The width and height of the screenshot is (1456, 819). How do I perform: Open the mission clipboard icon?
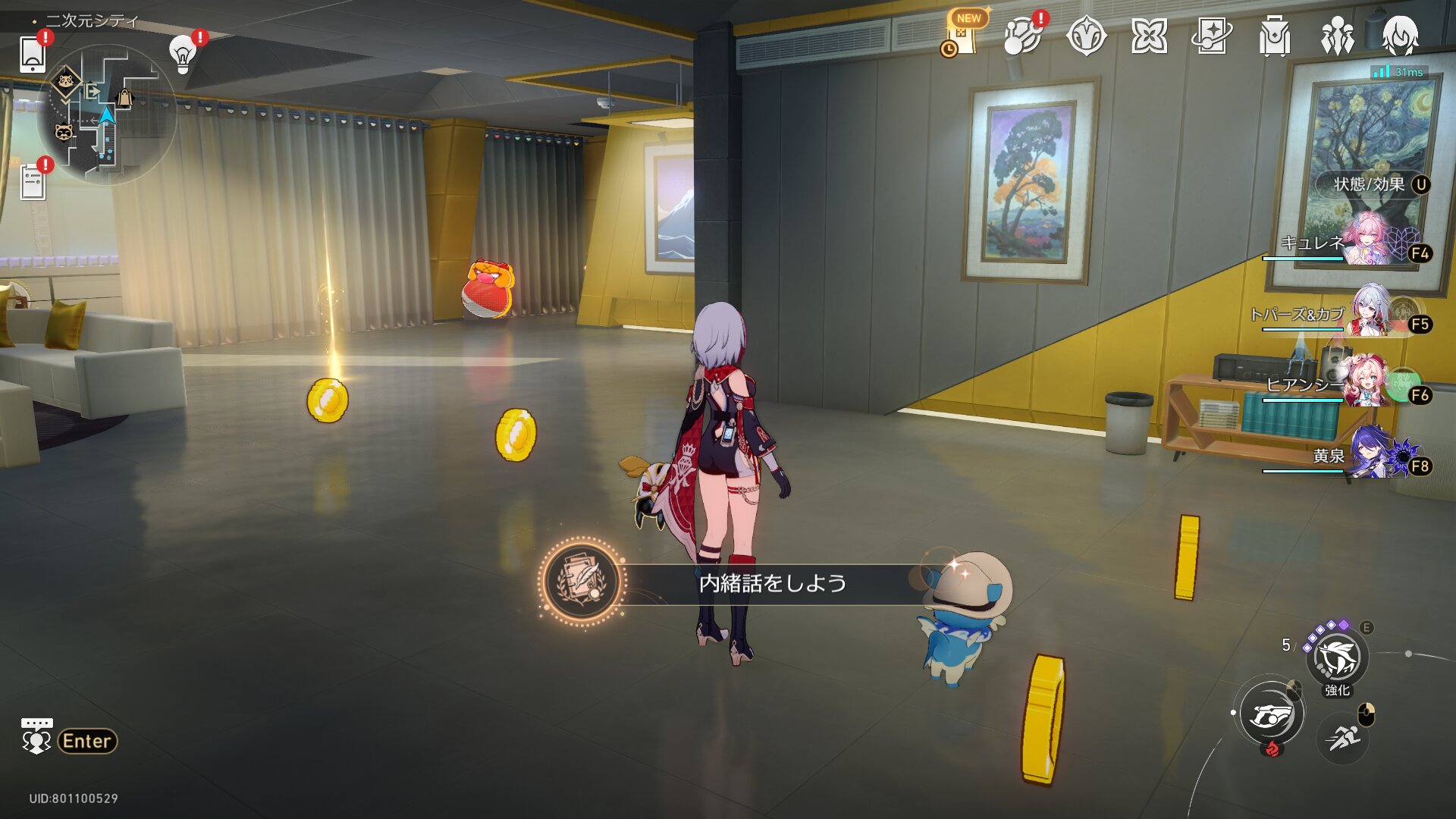pos(33,183)
